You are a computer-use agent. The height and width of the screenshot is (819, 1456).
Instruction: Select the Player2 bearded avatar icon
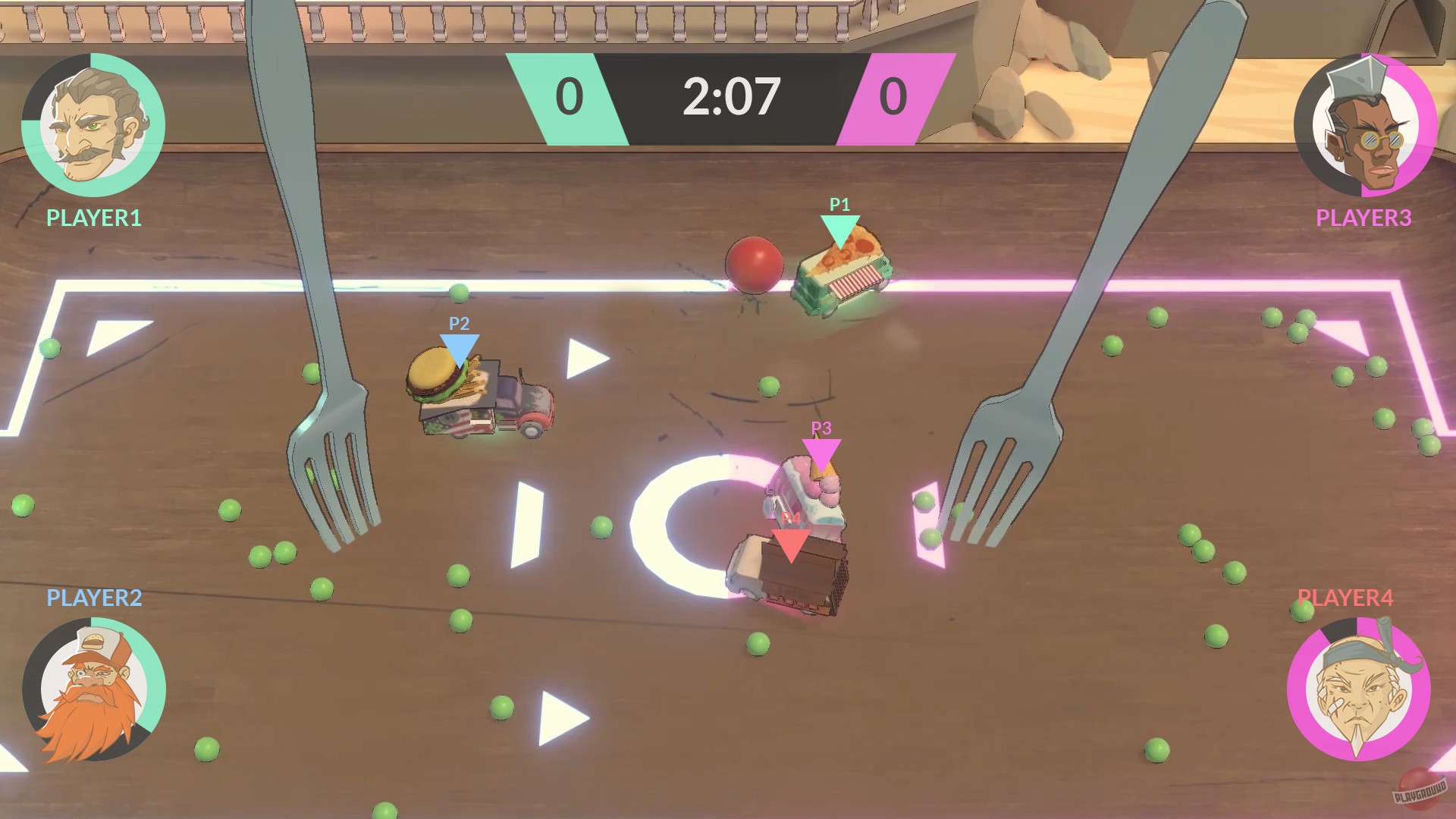93,692
